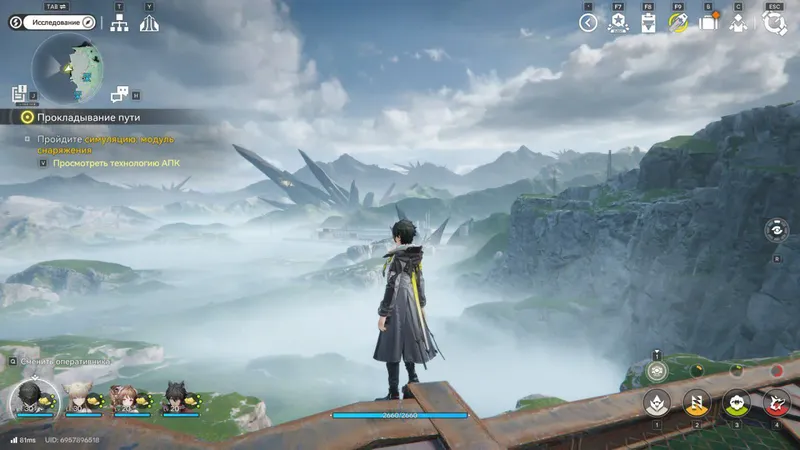Activate the green-highlighted third skill icon
This screenshot has height=450, width=800.
[736, 403]
